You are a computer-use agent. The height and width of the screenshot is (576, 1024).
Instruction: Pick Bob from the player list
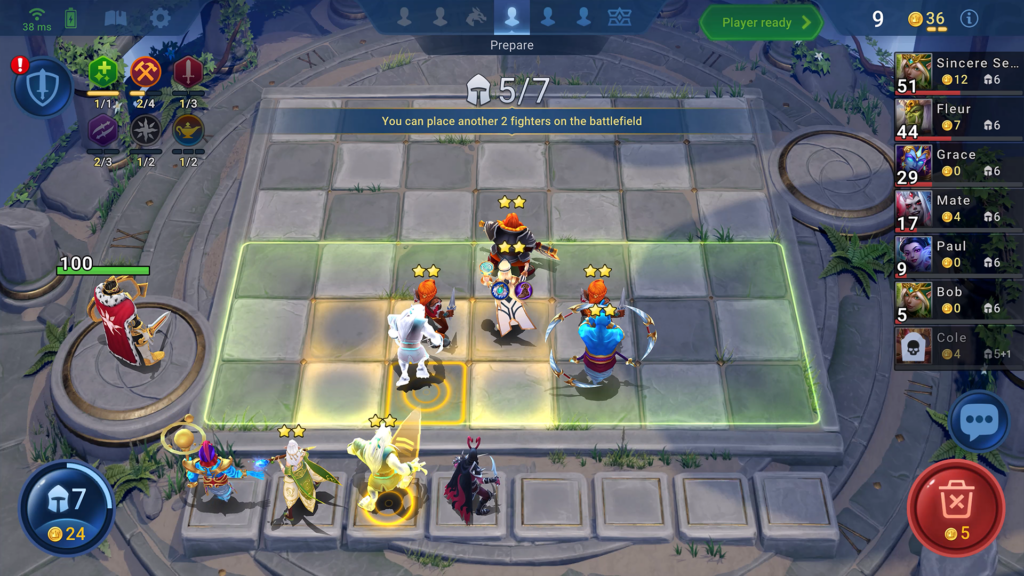[x=958, y=302]
